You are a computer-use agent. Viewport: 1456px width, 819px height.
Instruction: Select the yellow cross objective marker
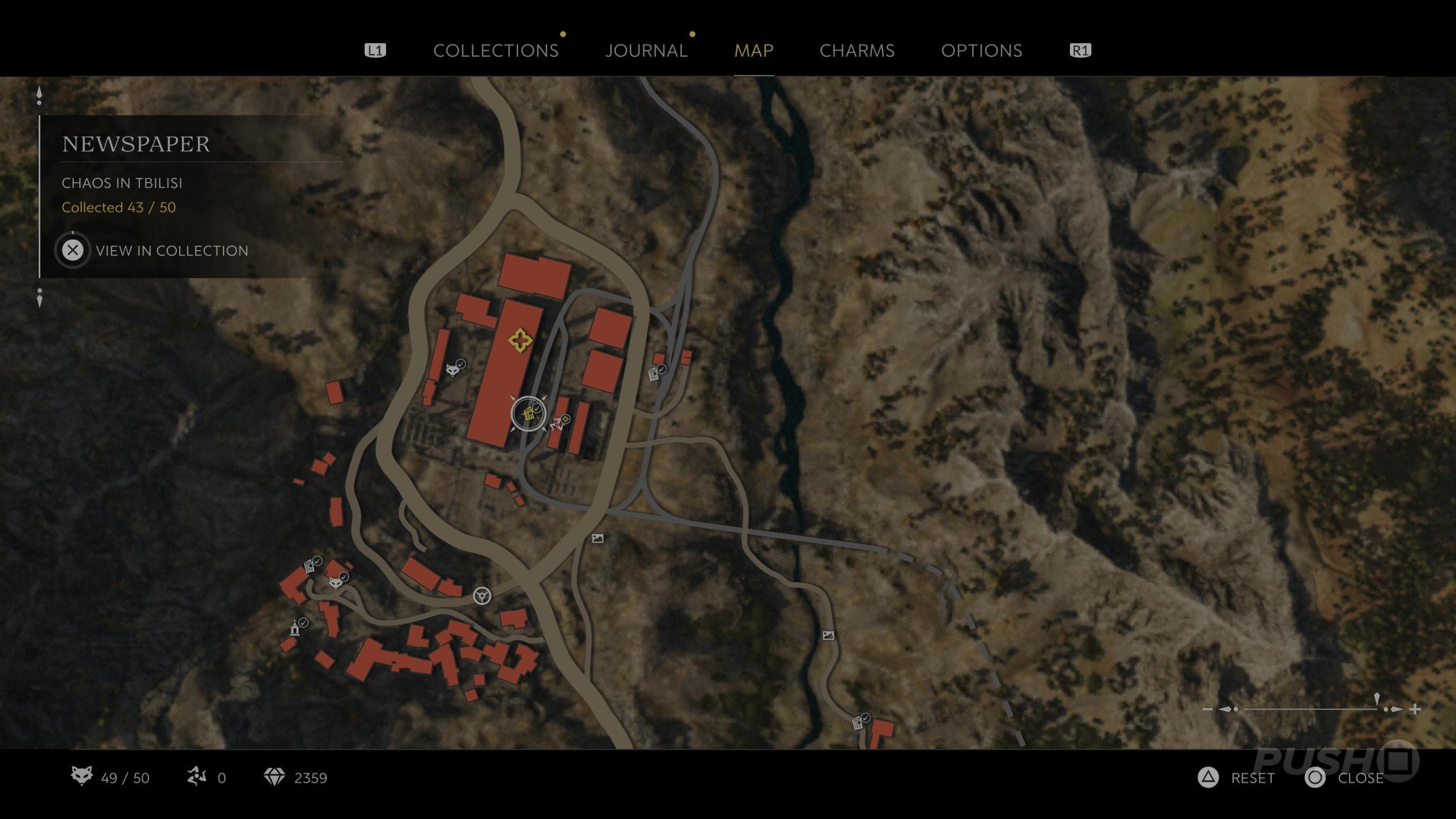(x=519, y=340)
